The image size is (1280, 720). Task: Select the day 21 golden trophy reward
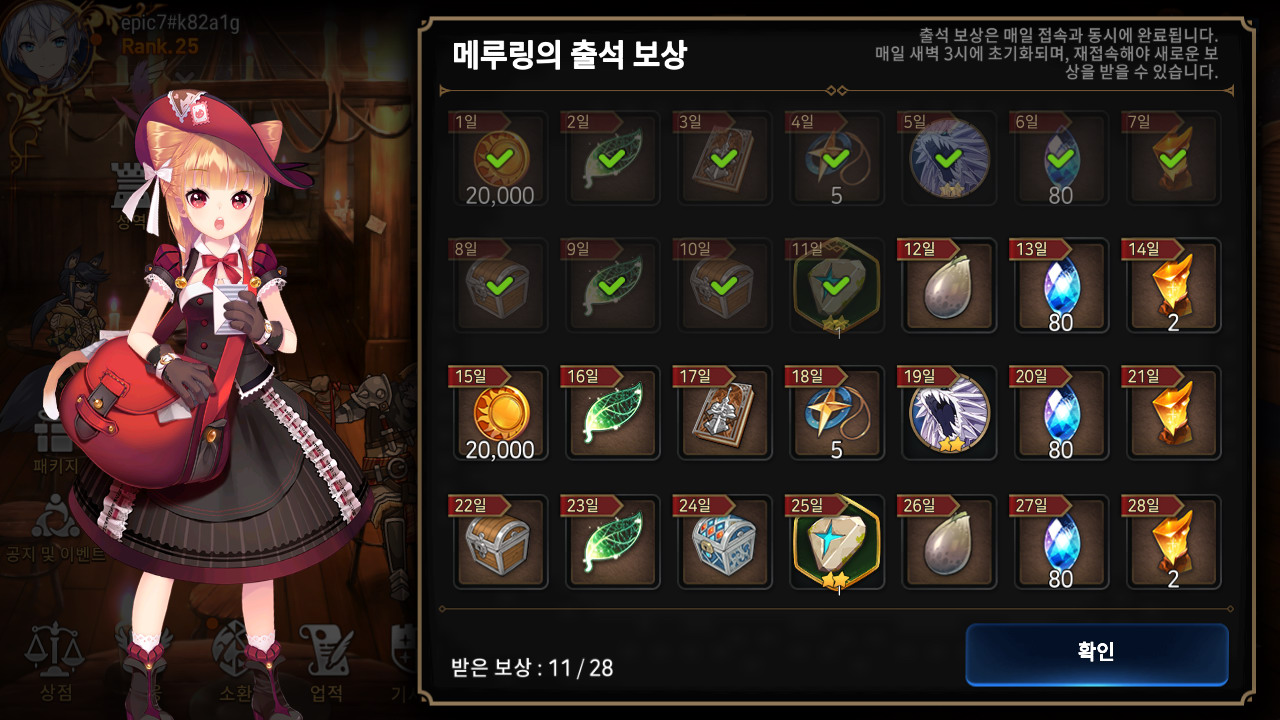tap(1173, 414)
